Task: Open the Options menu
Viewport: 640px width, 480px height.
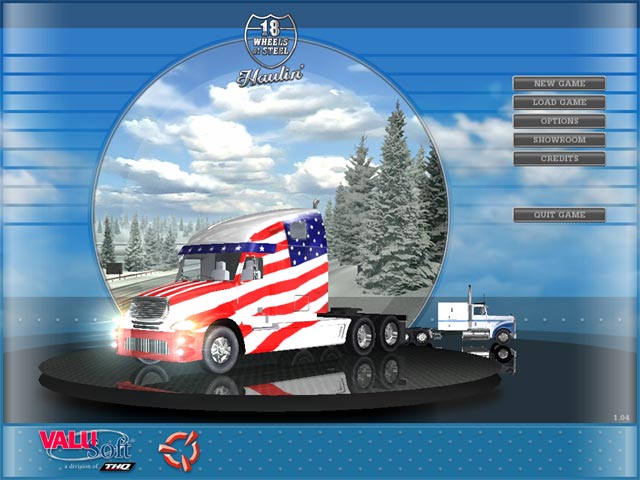Action: 559,121
